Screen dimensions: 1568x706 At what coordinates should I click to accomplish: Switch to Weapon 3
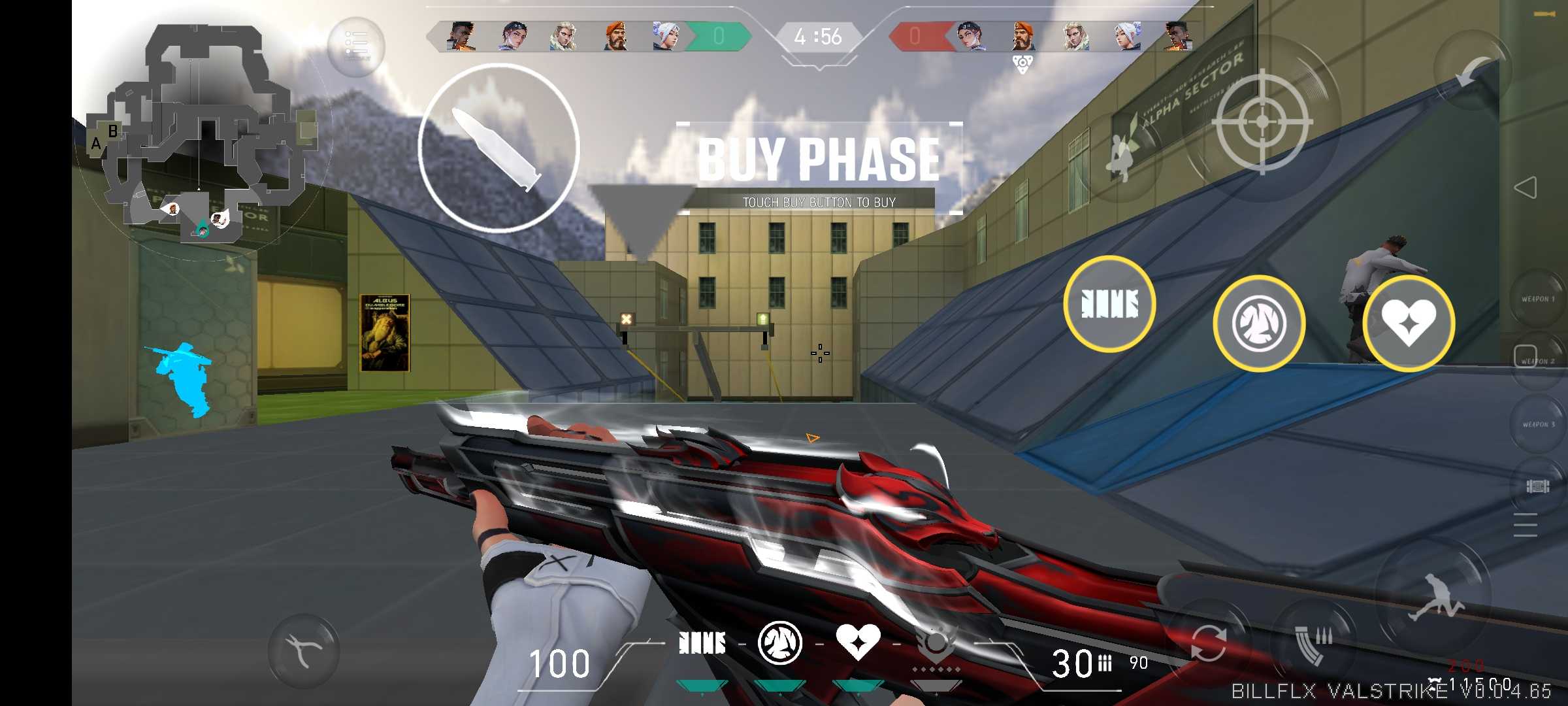1538,424
